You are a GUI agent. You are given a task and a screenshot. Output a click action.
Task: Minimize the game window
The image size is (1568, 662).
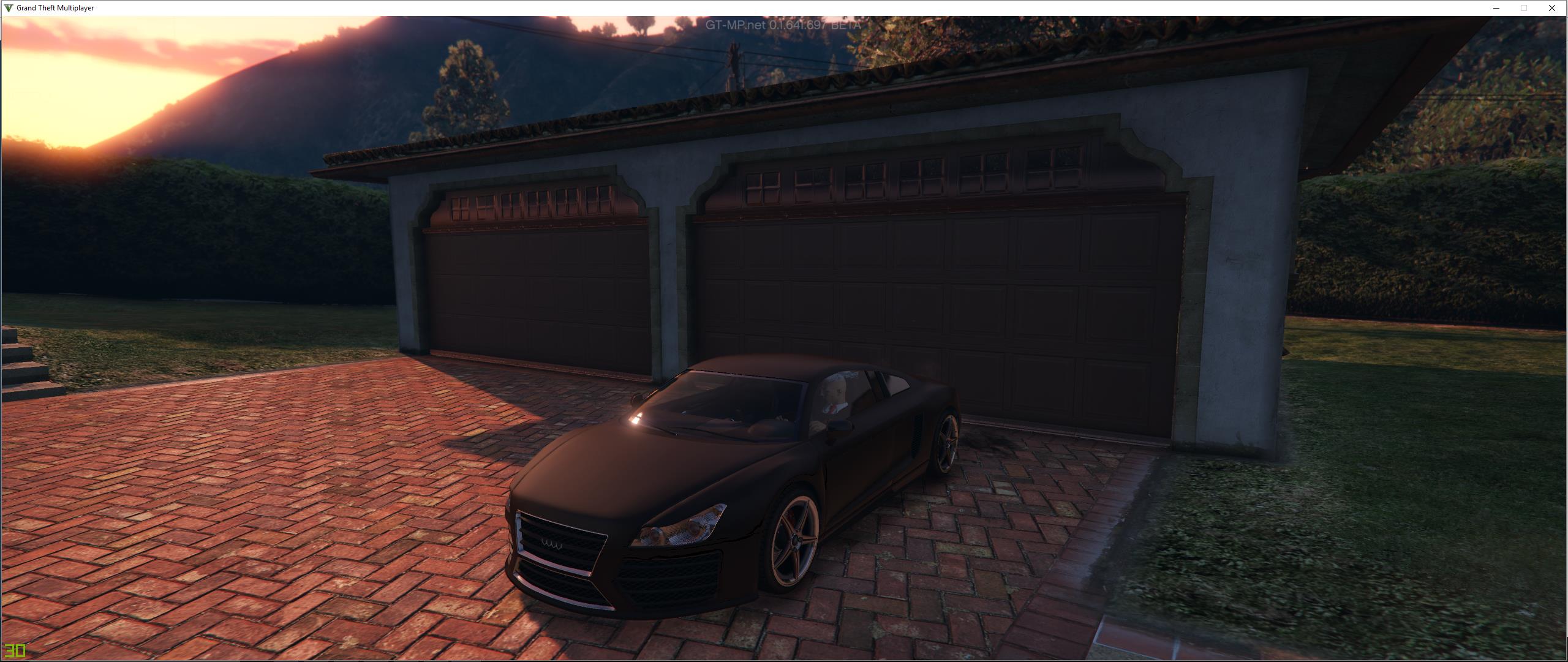click(x=1496, y=8)
